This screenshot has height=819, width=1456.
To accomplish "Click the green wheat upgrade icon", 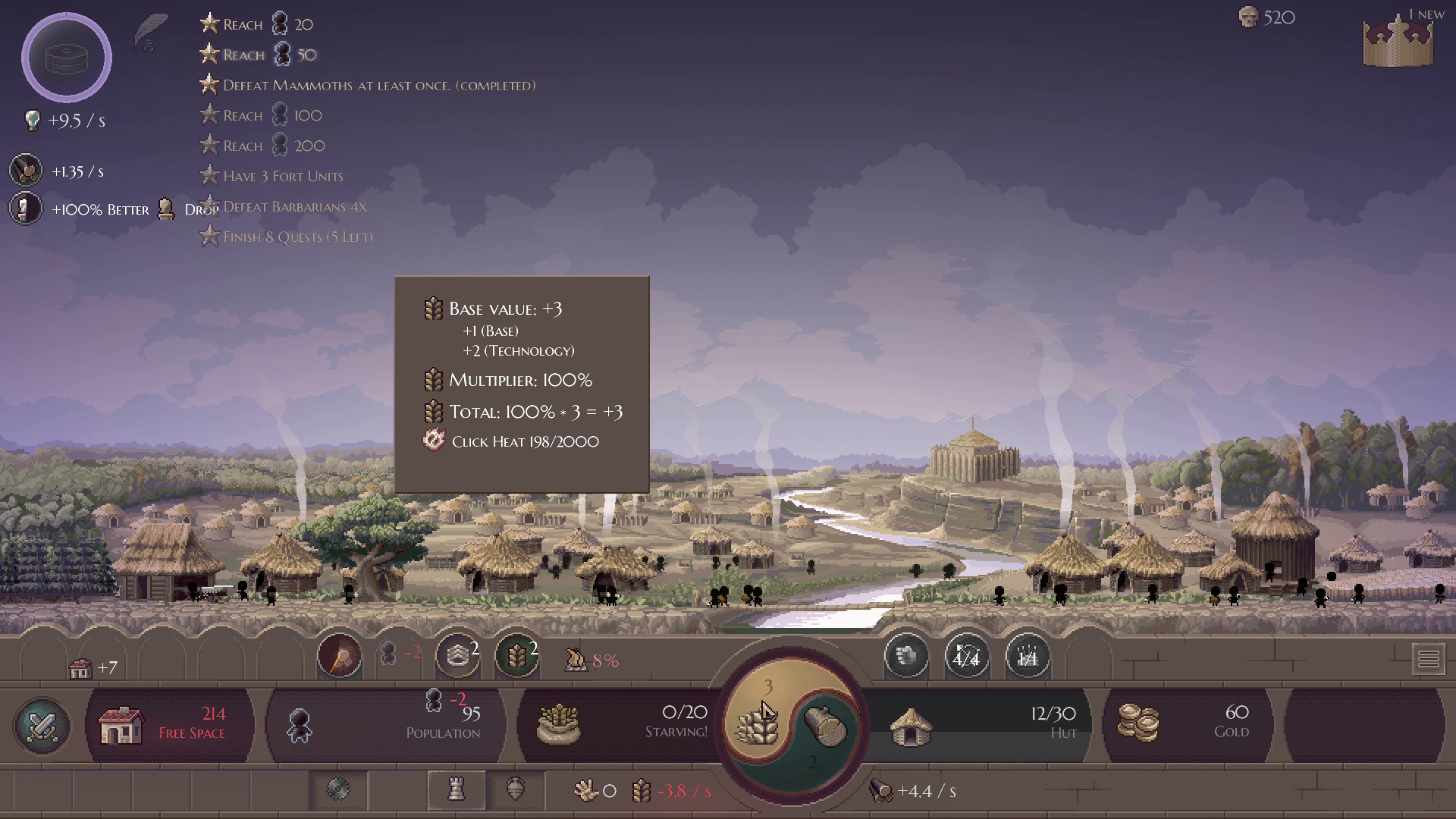I will (517, 655).
